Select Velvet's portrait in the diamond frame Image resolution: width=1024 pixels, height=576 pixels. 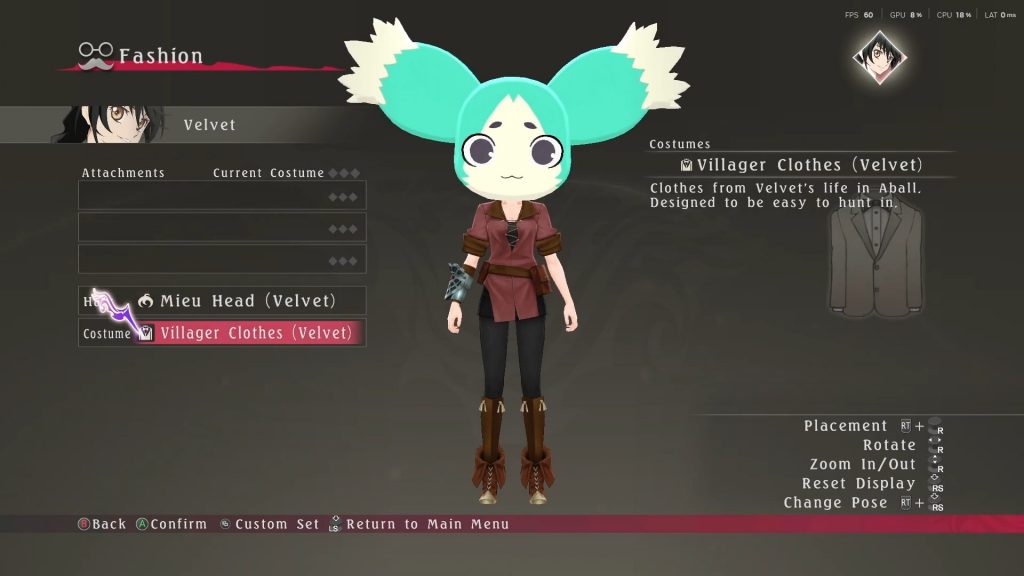879,57
